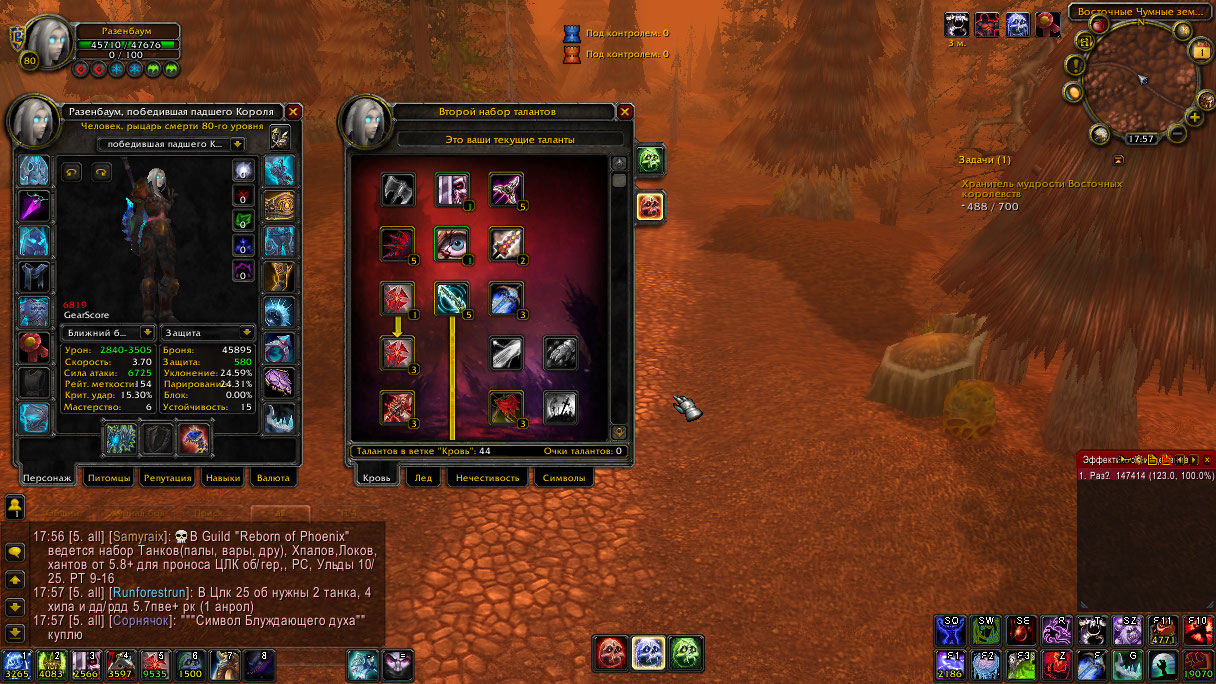Viewport: 1216px width, 684px height.
Task: Open the Символы glyphs tab
Action: point(563,478)
